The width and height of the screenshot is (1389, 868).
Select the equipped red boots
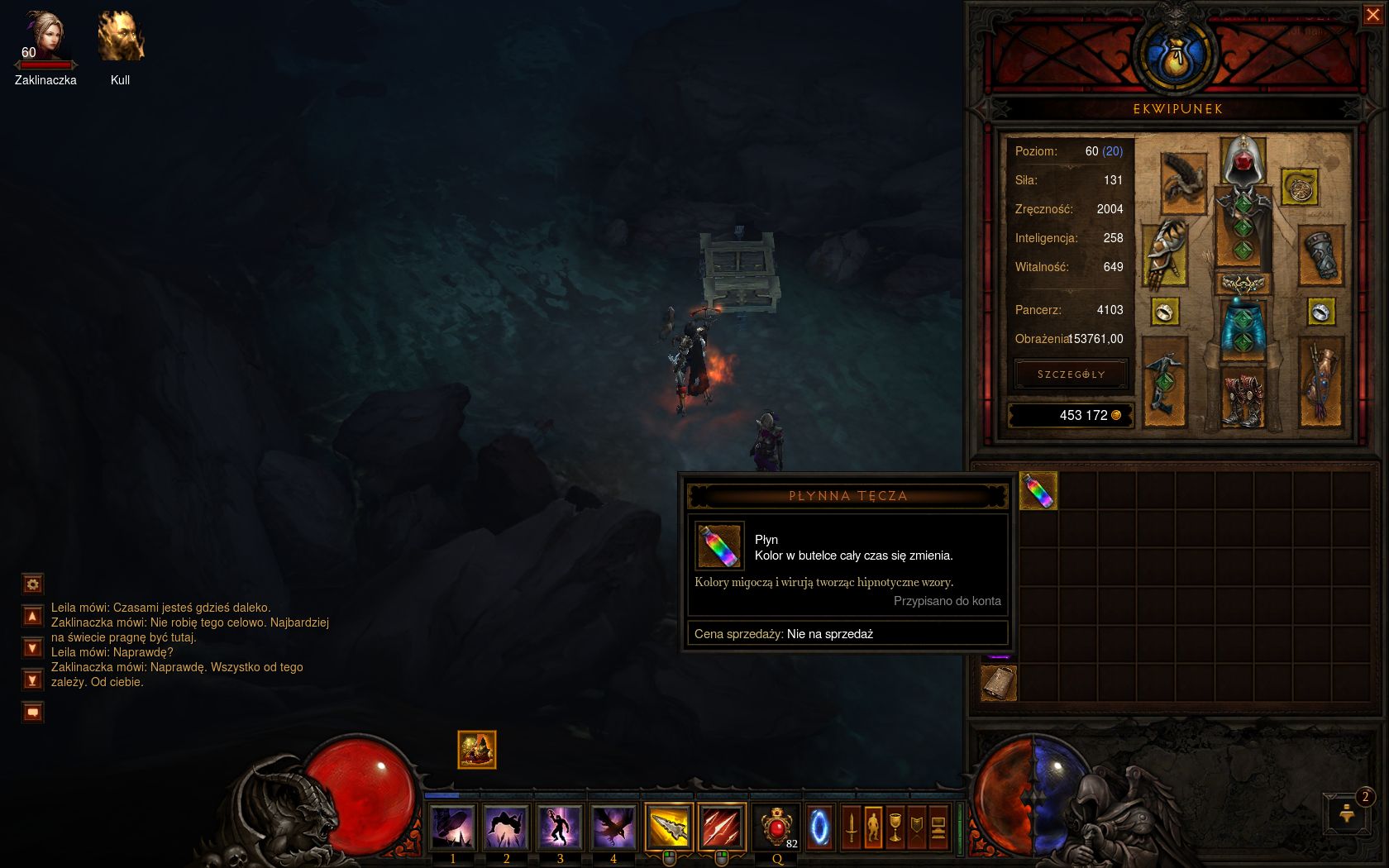coord(1242,398)
